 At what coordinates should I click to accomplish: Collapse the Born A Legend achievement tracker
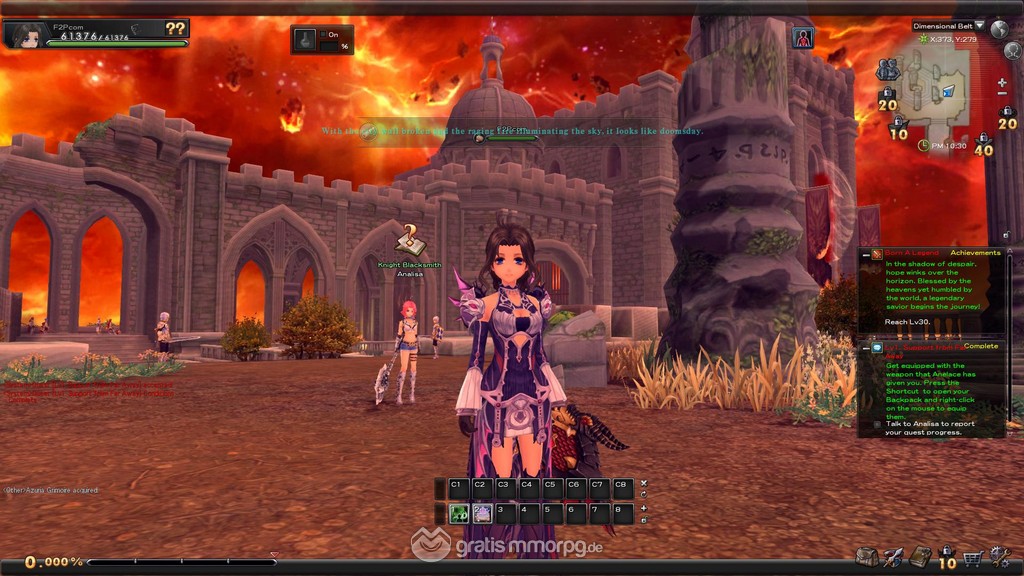coord(866,255)
